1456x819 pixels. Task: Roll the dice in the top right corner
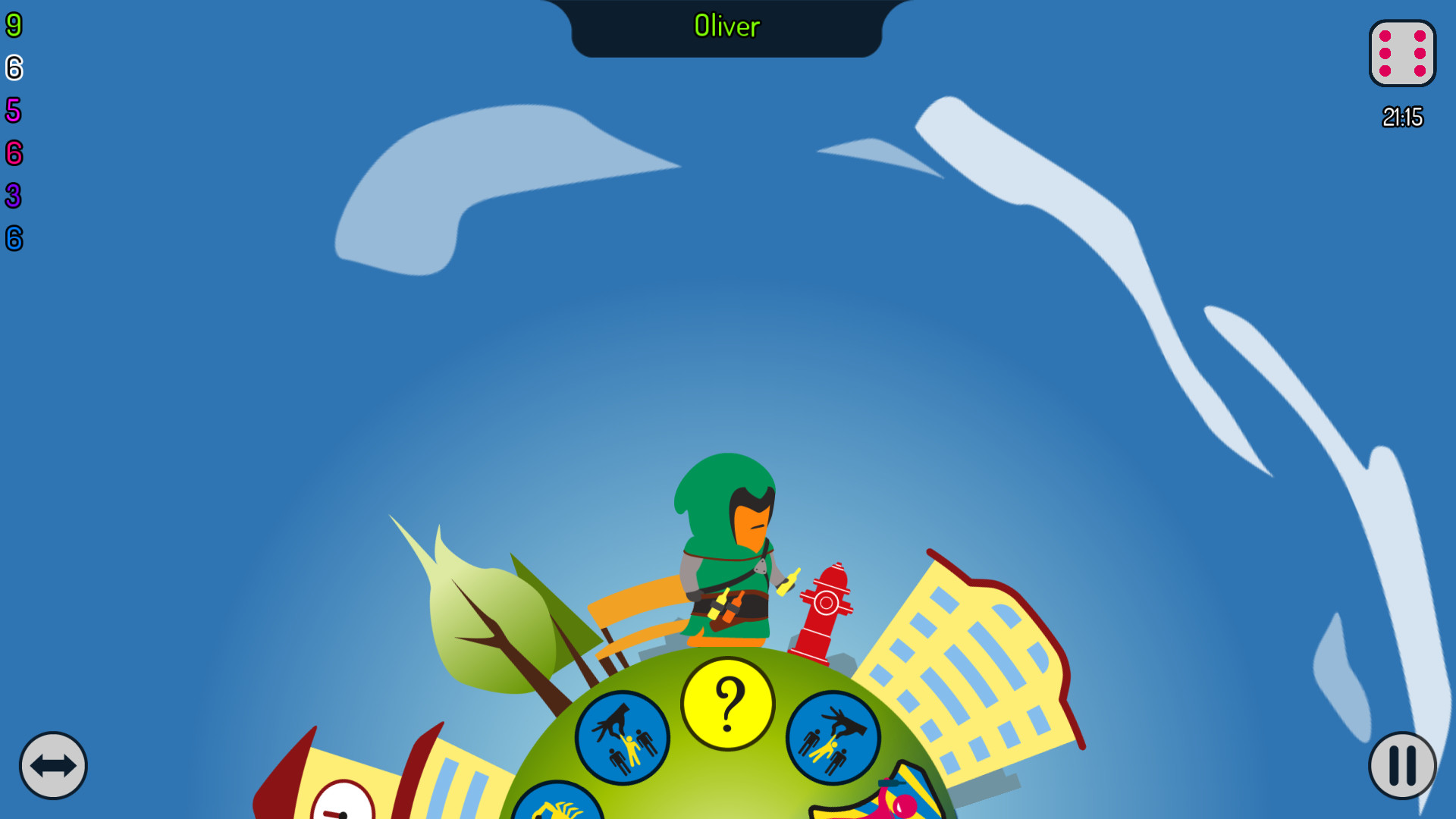tap(1402, 55)
